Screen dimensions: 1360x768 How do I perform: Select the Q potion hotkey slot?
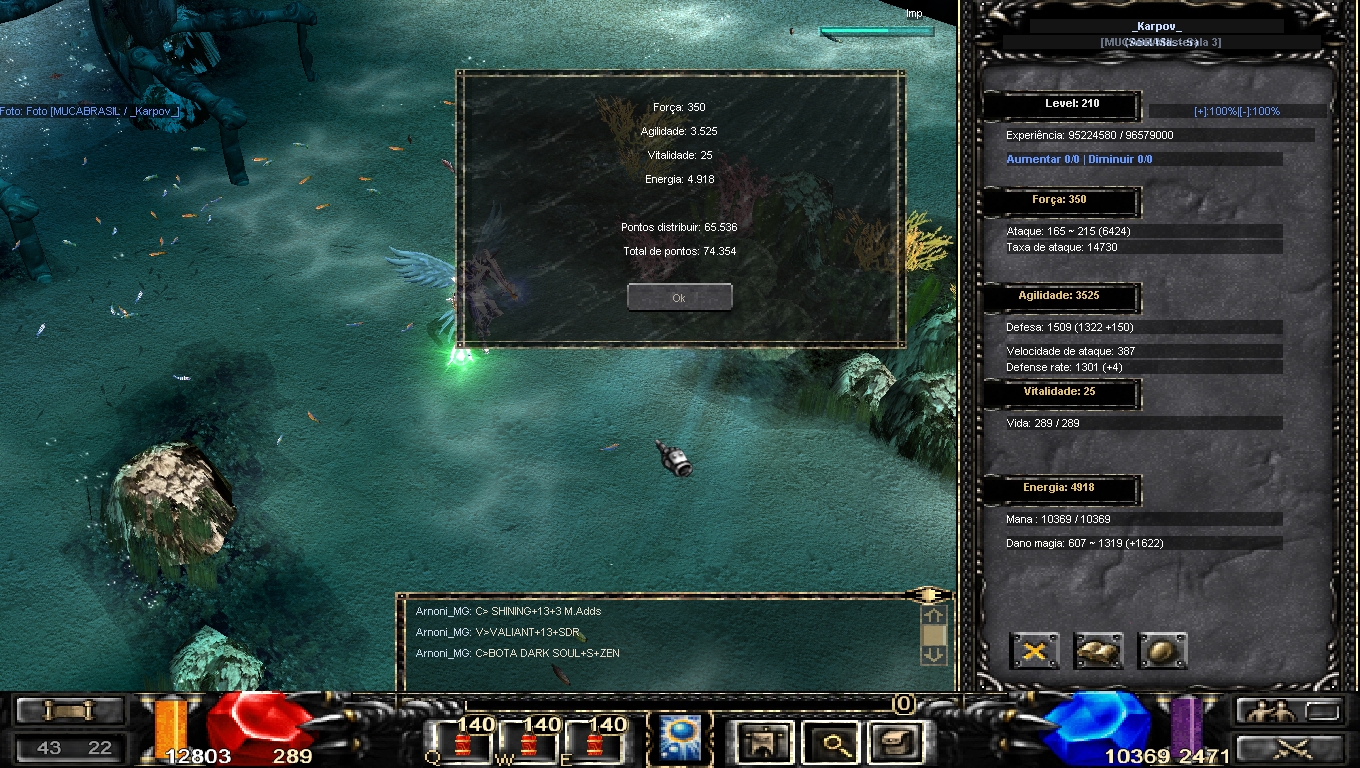pyautogui.click(x=463, y=743)
